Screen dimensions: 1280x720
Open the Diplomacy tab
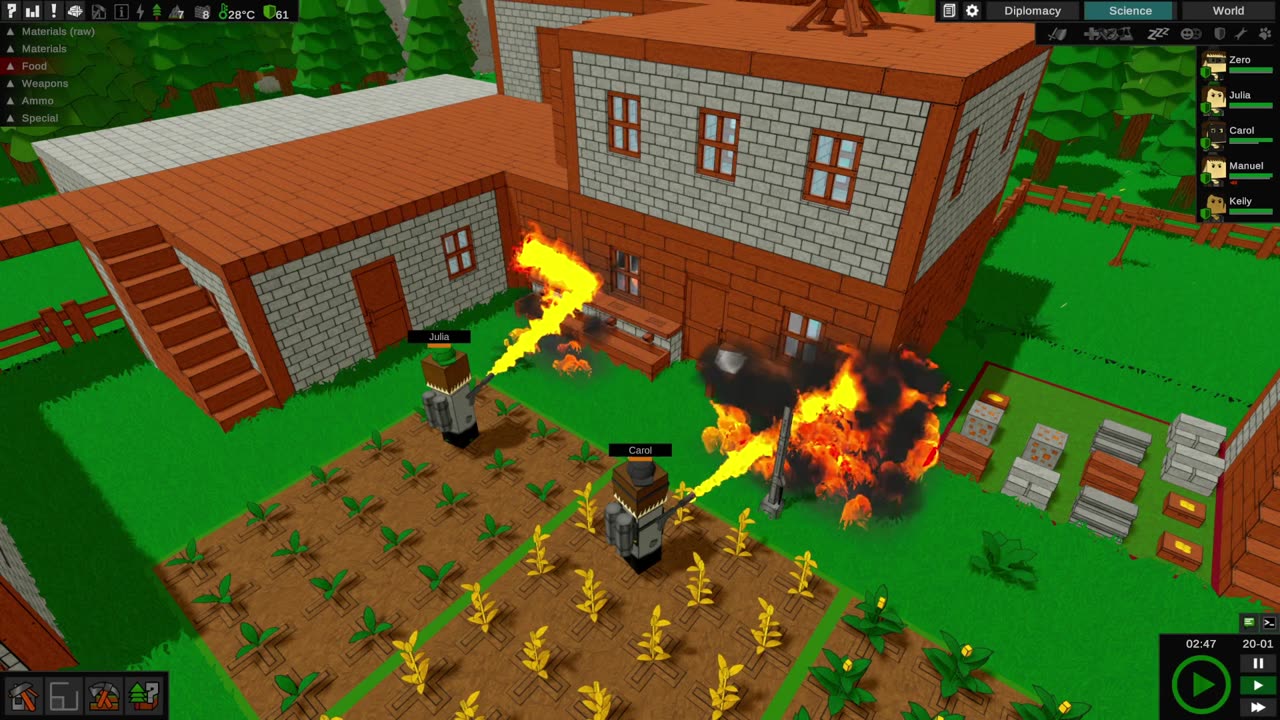[1032, 11]
